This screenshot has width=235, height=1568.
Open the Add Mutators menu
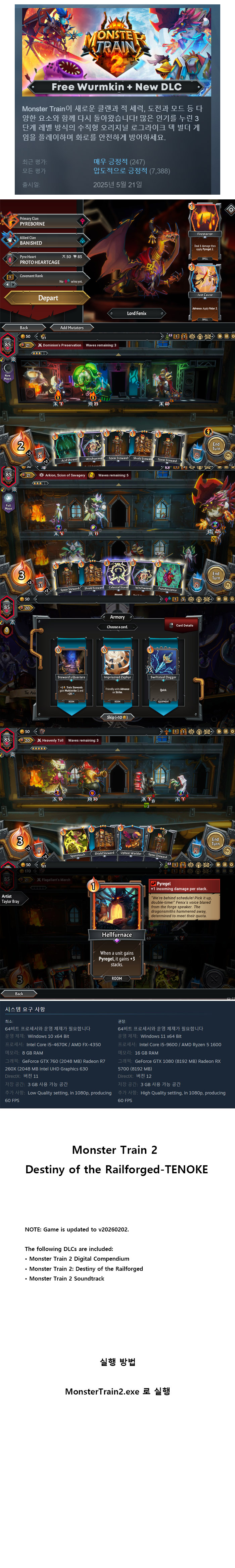pyautogui.click(x=72, y=327)
